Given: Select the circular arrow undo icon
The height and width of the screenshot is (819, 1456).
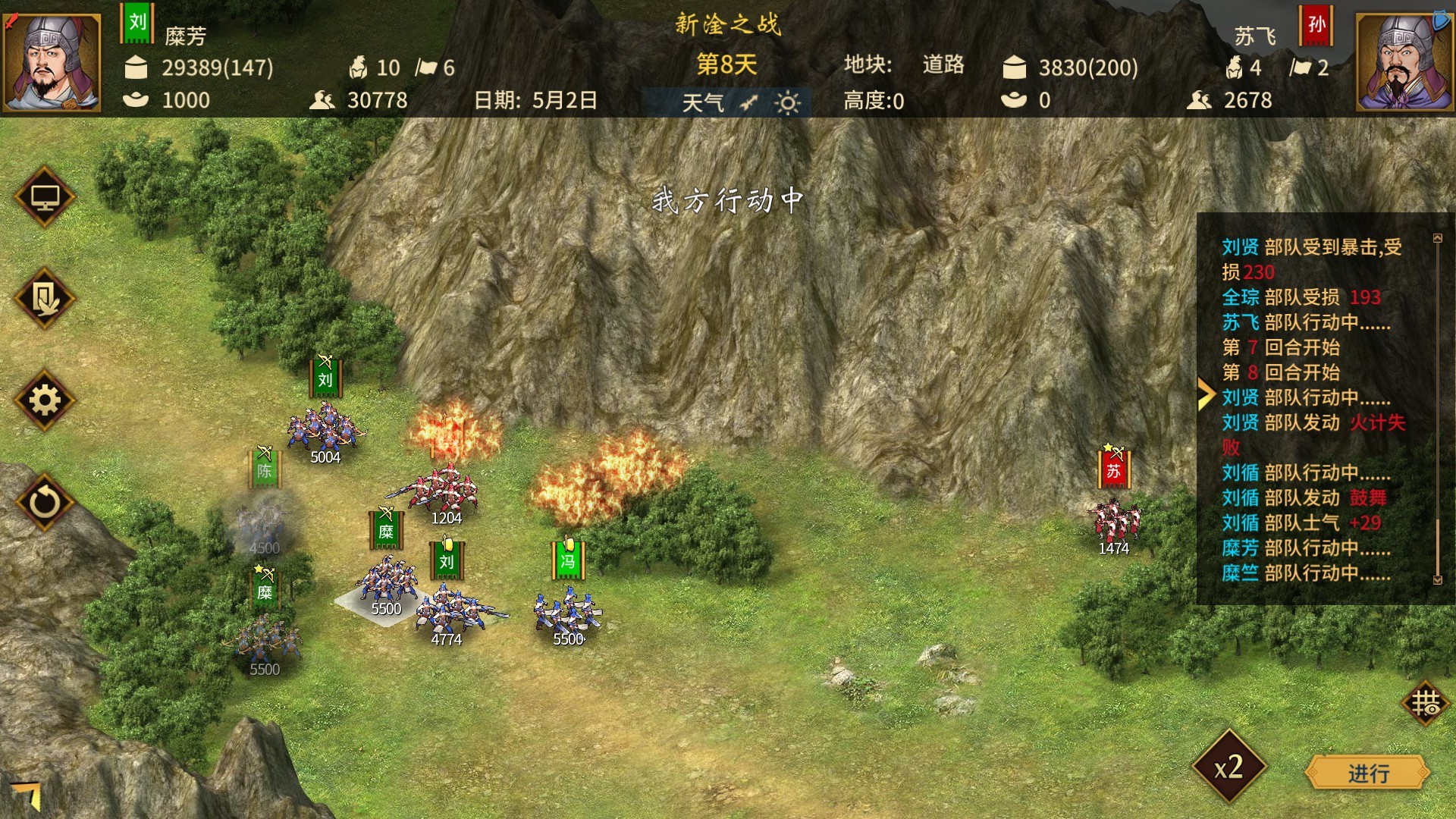Looking at the screenshot, I should [45, 502].
